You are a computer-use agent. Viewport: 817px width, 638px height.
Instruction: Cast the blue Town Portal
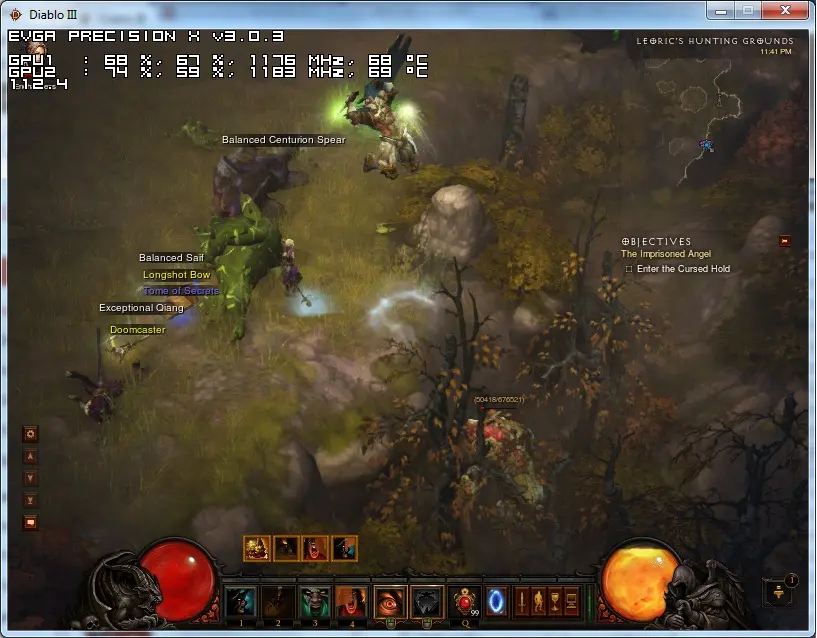[x=496, y=602]
